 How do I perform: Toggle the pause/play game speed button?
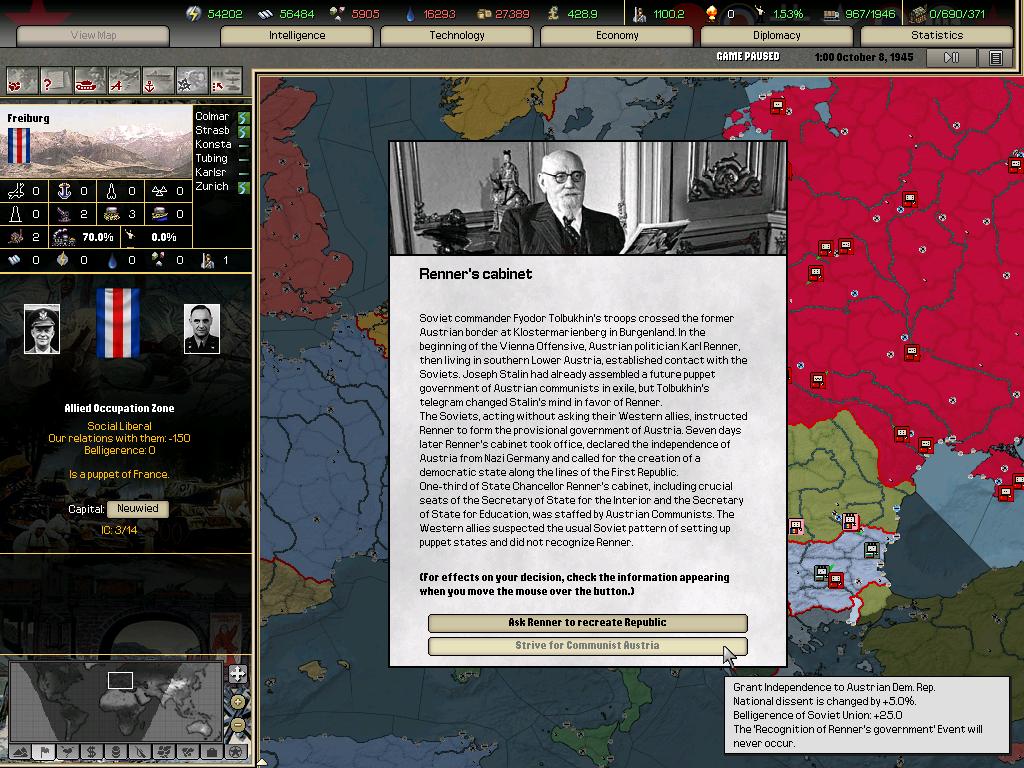pyautogui.click(x=951, y=58)
